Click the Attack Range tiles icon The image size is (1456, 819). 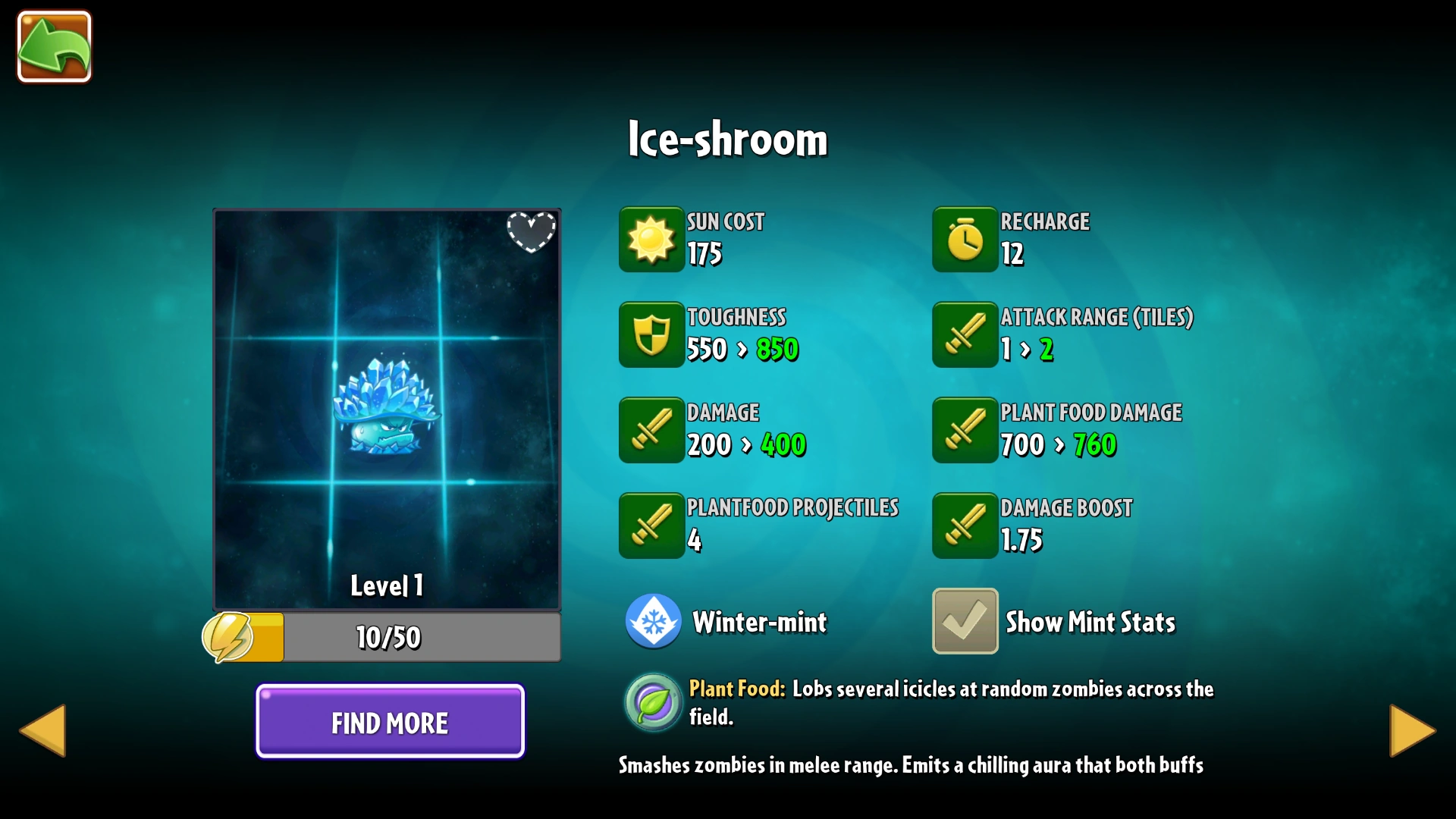pyautogui.click(x=964, y=334)
